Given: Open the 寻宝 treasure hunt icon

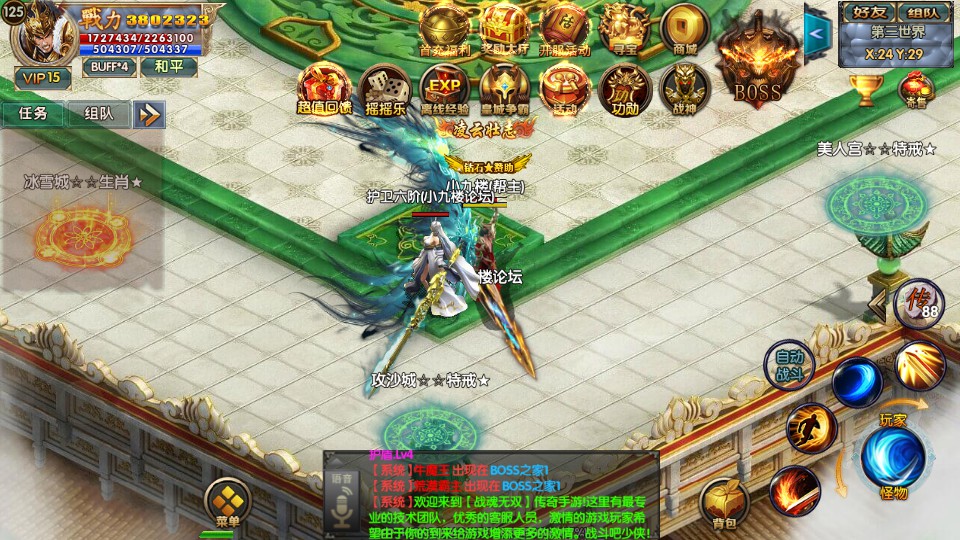Looking at the screenshot, I should [x=625, y=28].
